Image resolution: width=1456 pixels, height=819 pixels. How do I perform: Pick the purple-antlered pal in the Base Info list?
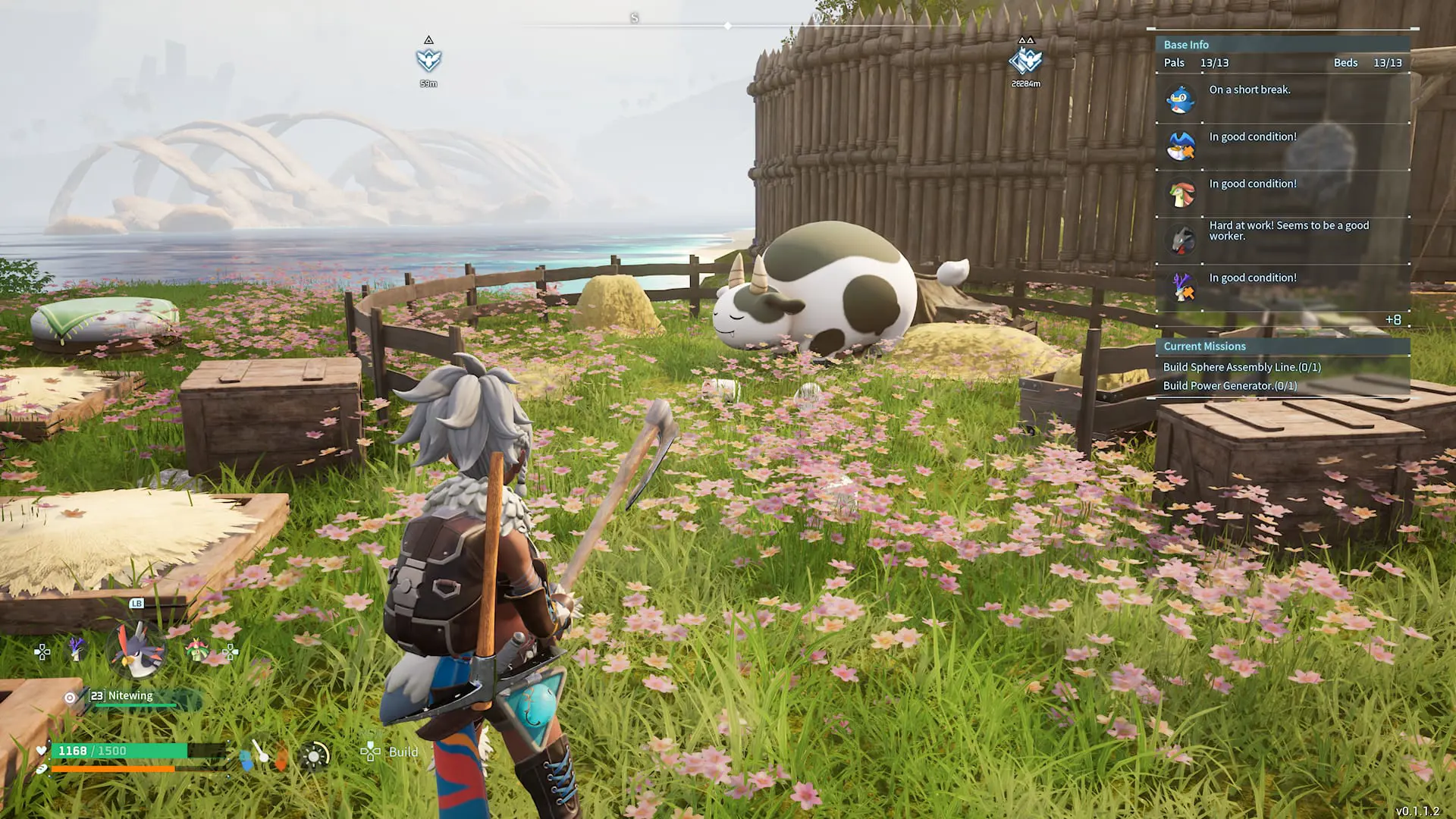tap(1282, 287)
